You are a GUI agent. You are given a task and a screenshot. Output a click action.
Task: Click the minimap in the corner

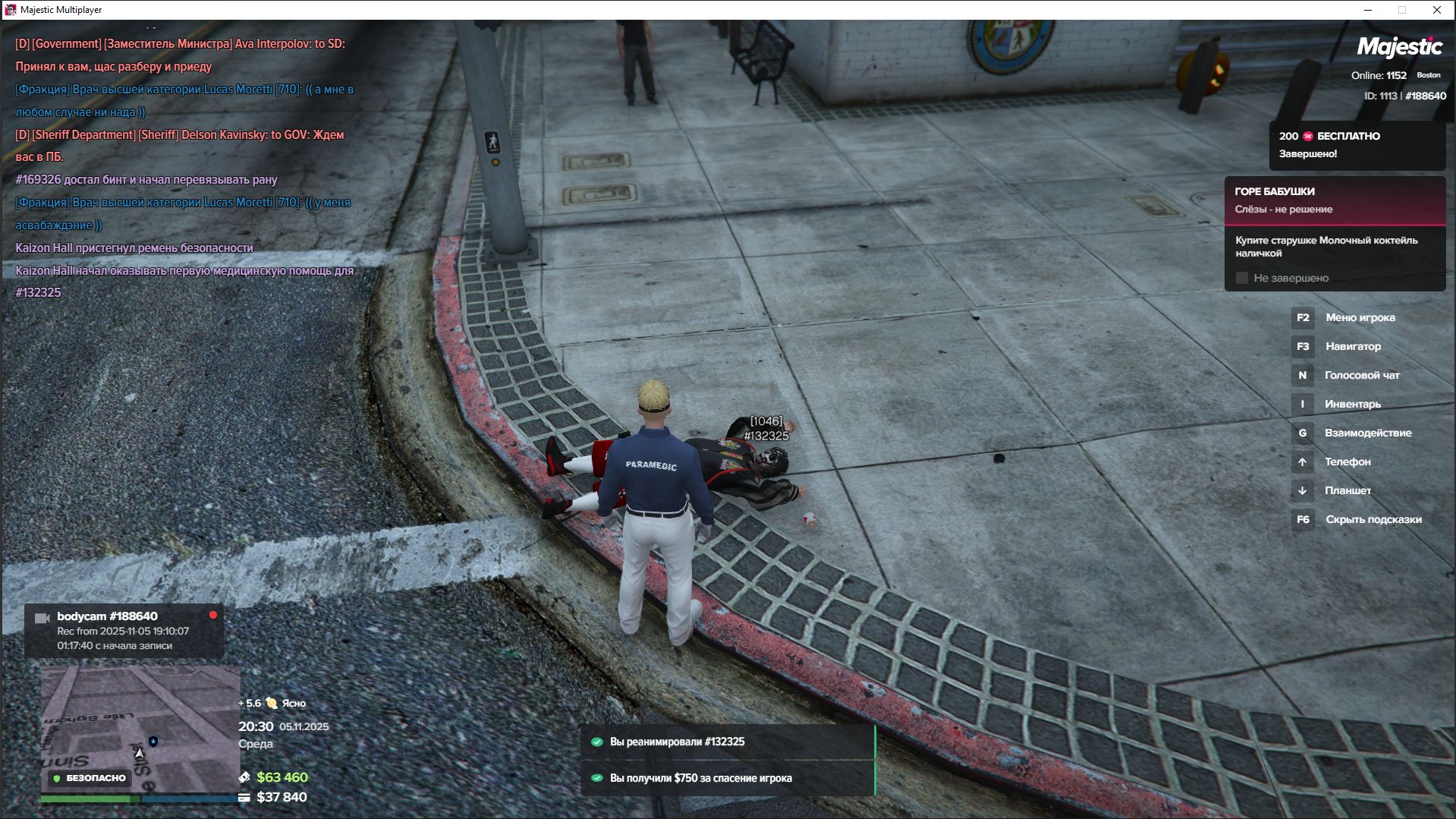pyautogui.click(x=140, y=729)
